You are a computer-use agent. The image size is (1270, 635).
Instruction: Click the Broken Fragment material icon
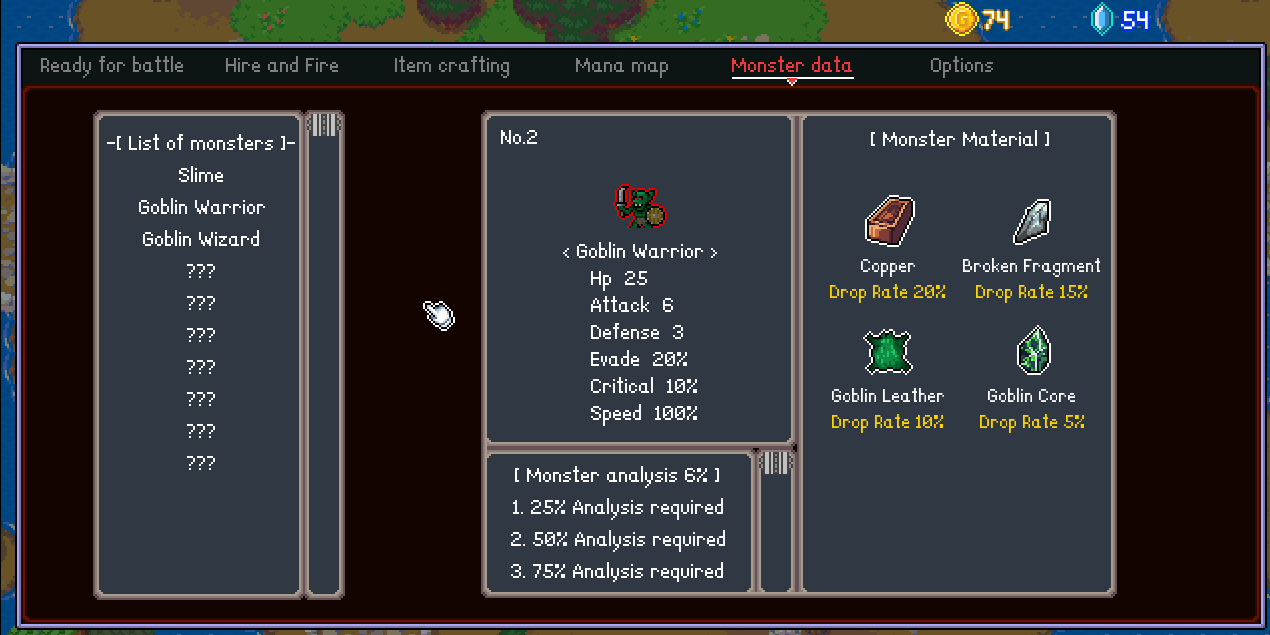[x=1031, y=221]
